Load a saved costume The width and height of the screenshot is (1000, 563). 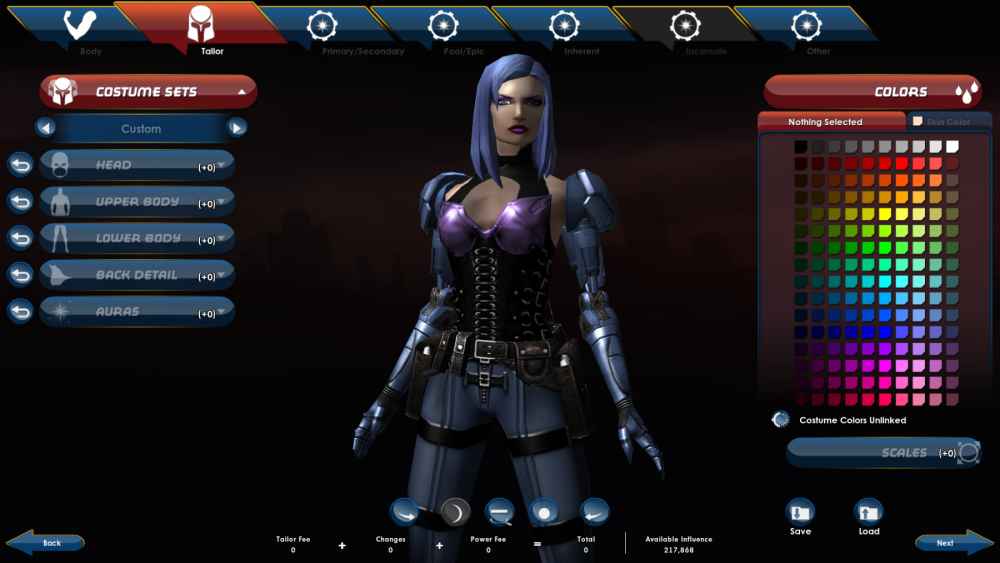click(x=869, y=515)
